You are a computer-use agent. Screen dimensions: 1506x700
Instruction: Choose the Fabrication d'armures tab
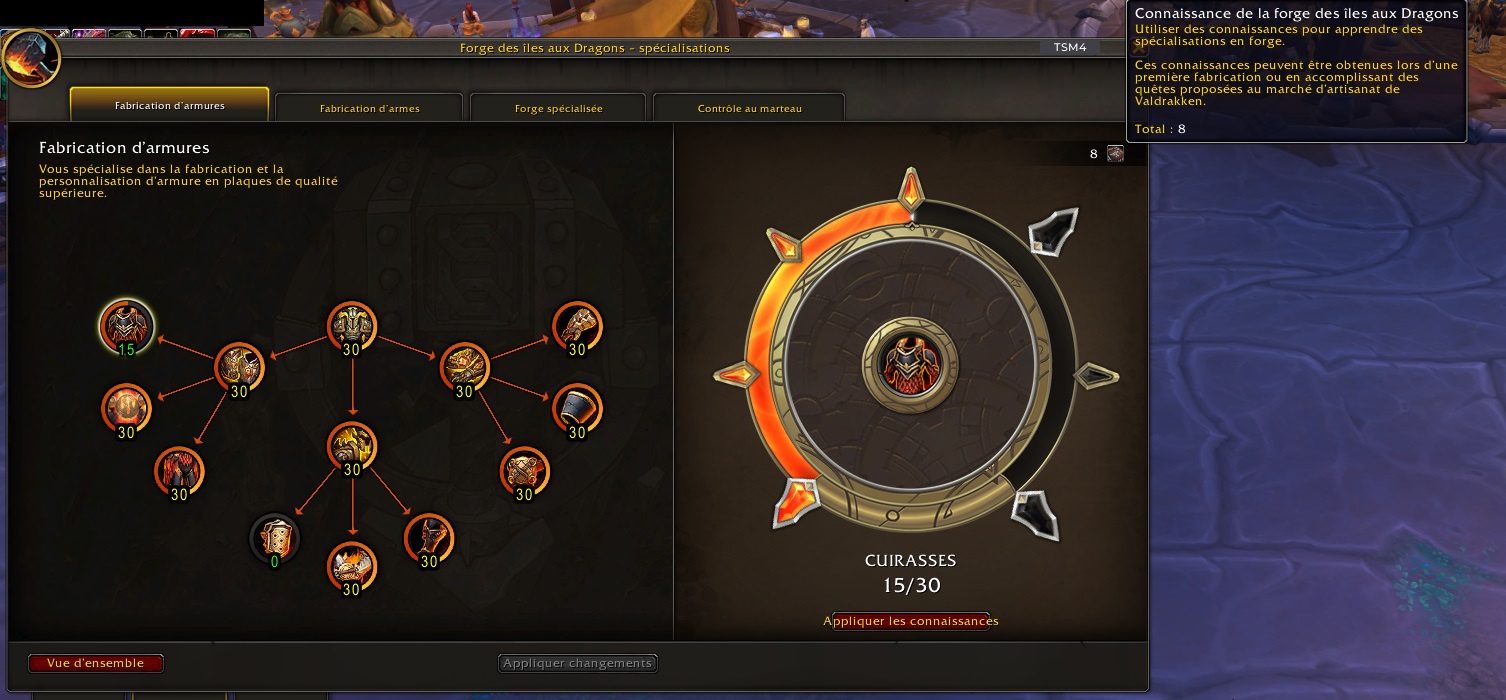point(169,105)
